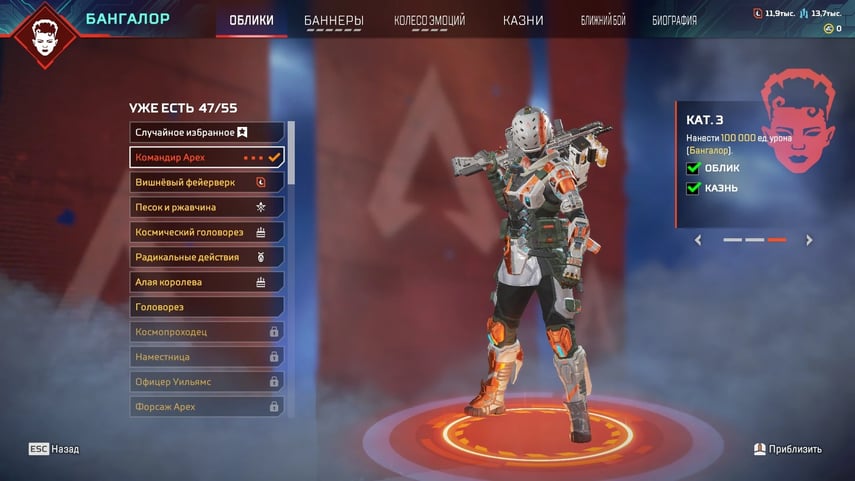Open the Колесо эмоций tab
The height and width of the screenshot is (481, 855).
pyautogui.click(x=431, y=20)
